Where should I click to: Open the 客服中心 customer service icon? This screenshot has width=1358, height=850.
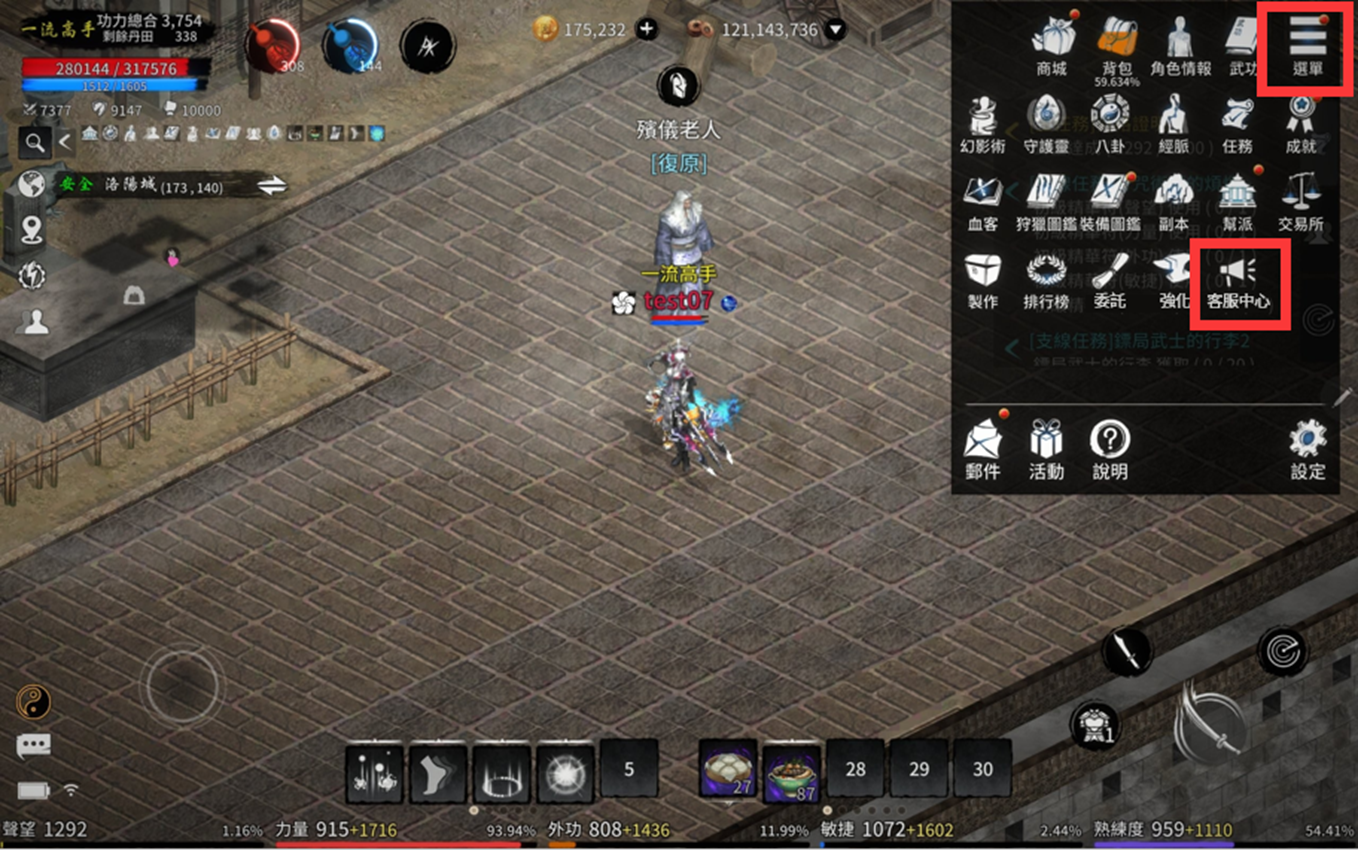coord(1238,281)
